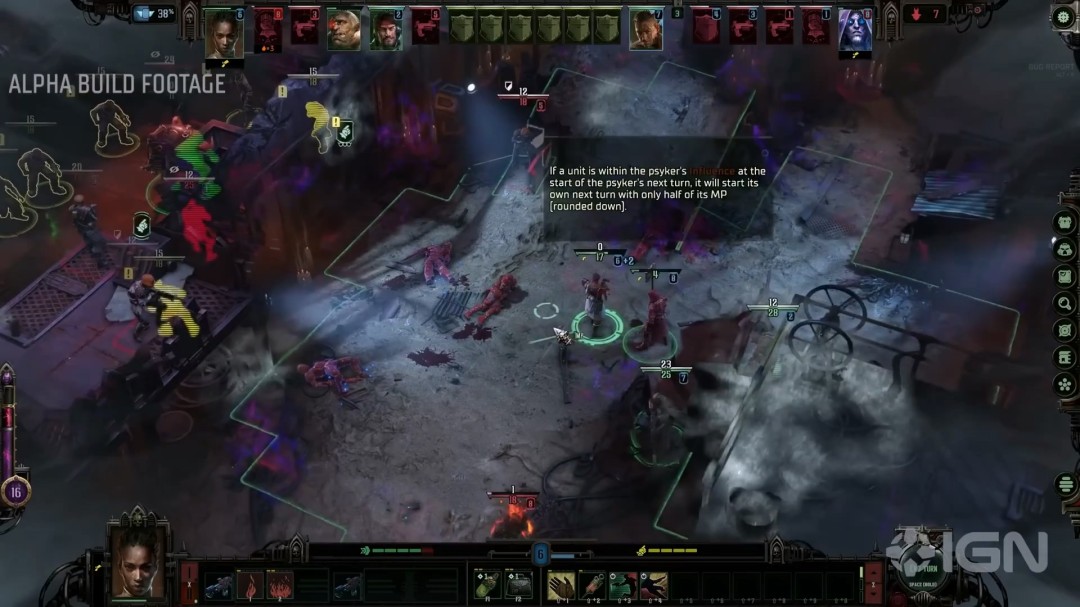This screenshot has width=1080, height=607.
Task: Select the single flame ability slot
Action: click(249, 585)
